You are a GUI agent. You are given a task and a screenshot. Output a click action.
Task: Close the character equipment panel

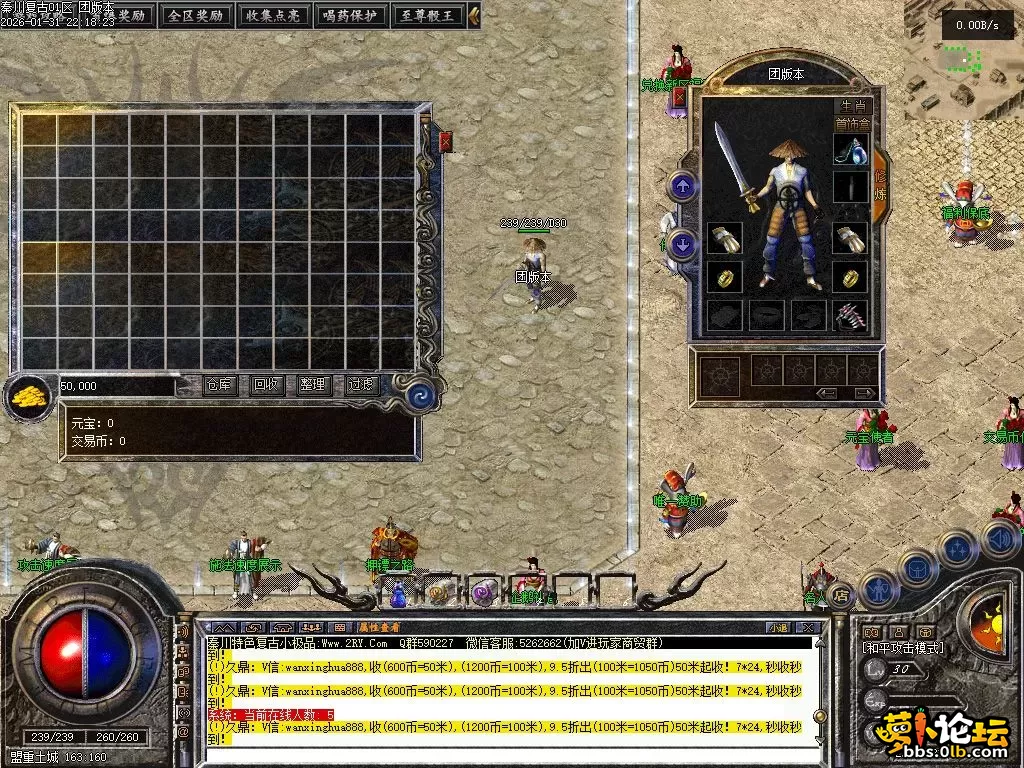(680, 97)
